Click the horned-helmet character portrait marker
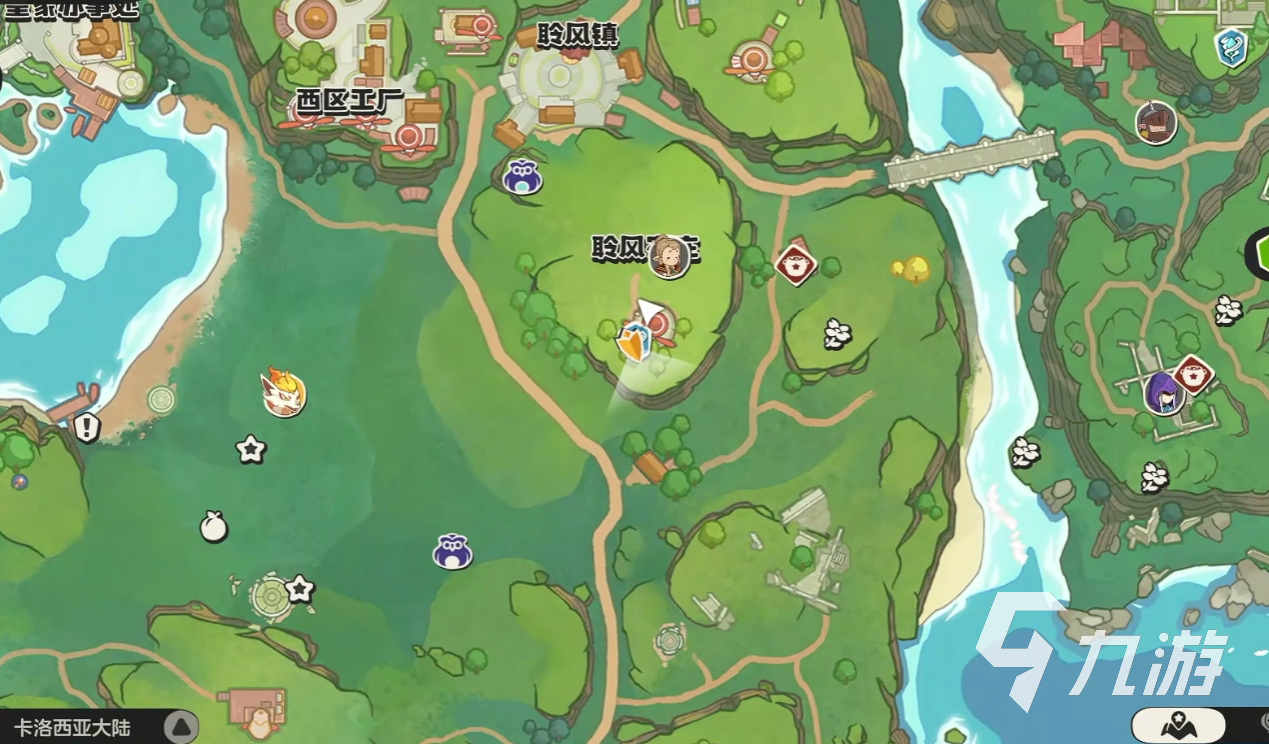The height and width of the screenshot is (744, 1269). click(1156, 123)
